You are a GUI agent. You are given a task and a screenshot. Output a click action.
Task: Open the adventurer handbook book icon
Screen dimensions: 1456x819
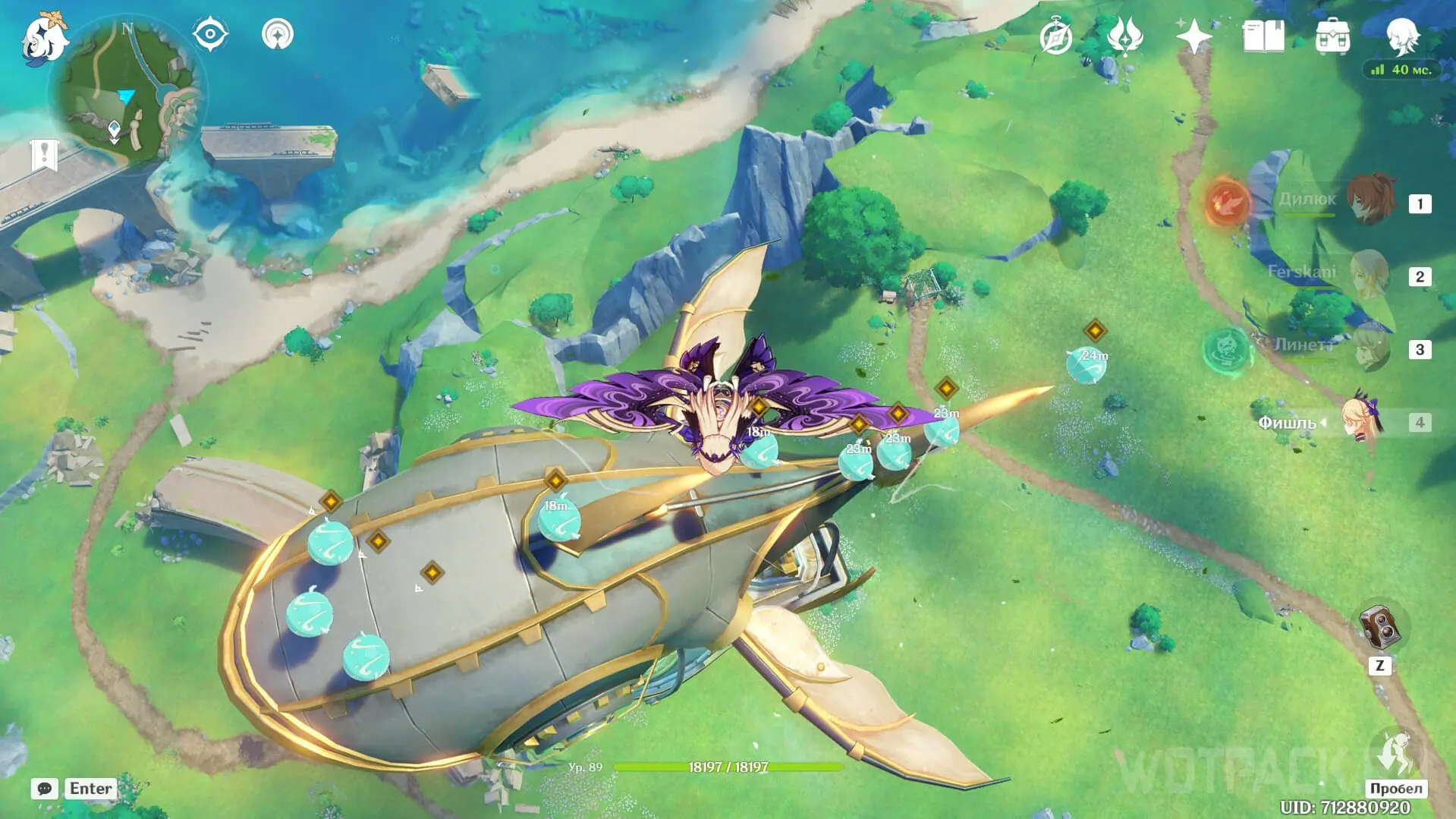click(1263, 36)
